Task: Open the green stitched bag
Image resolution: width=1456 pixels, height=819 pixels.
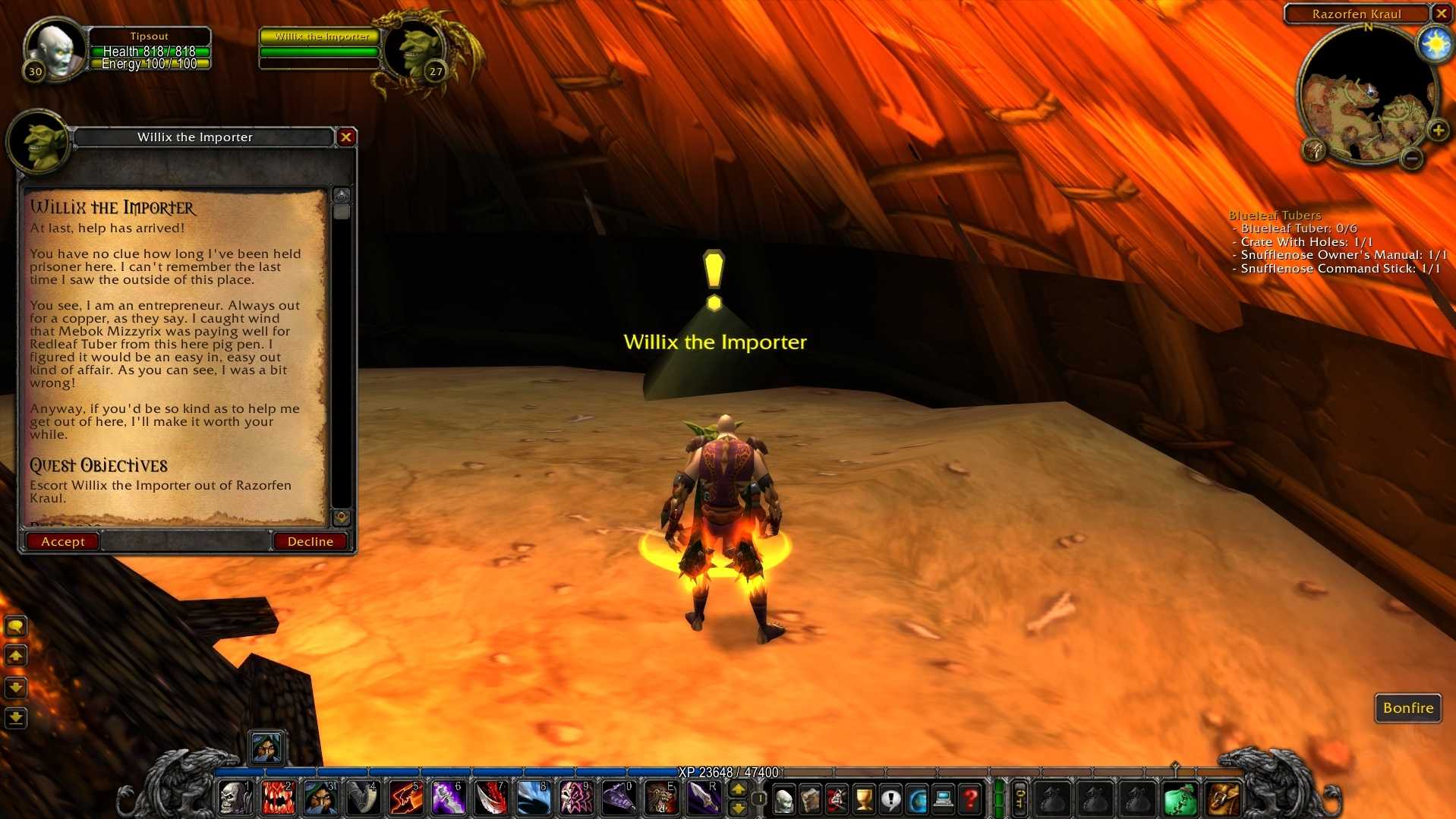Action: click(x=1180, y=799)
